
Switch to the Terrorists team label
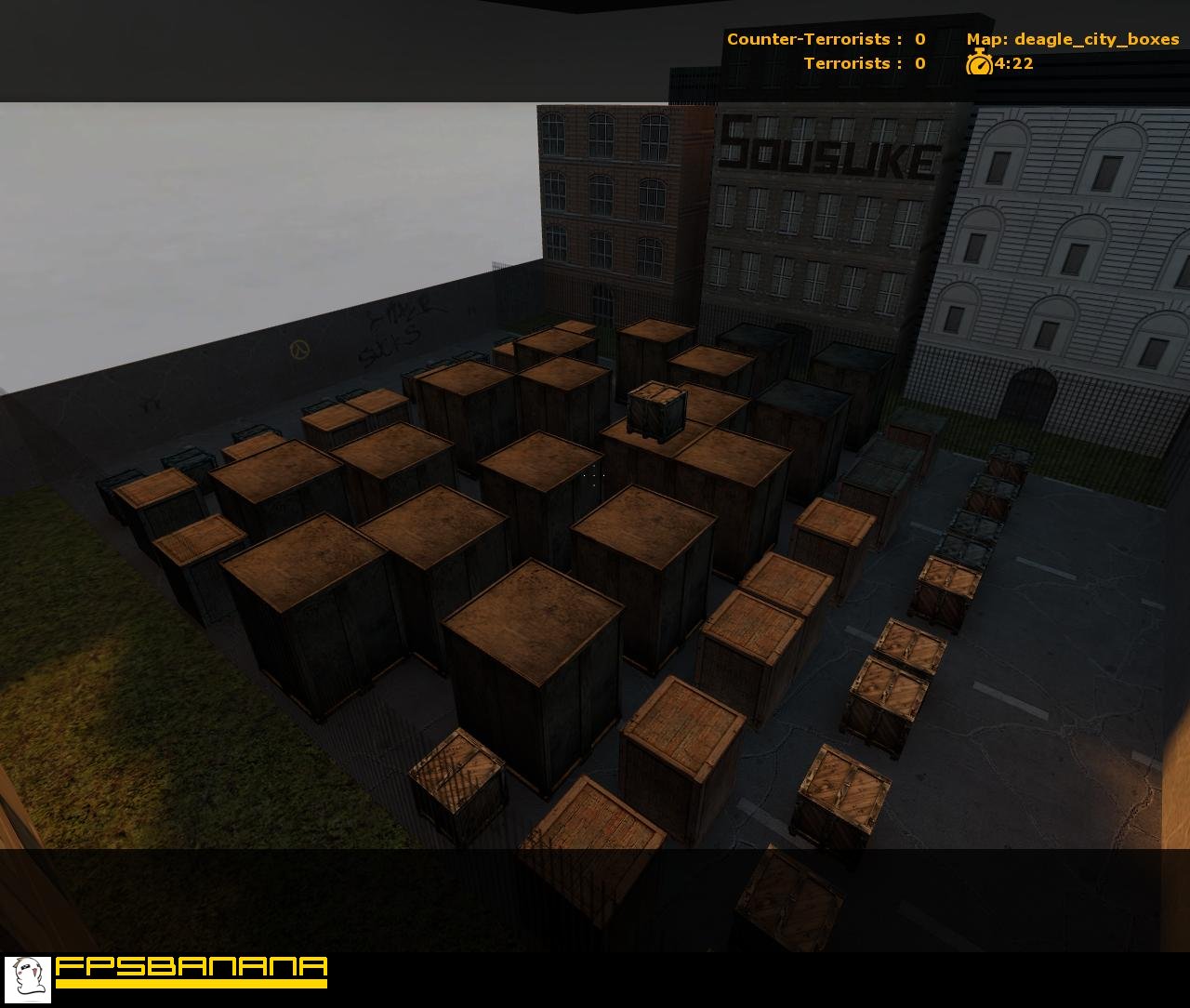[x=850, y=63]
